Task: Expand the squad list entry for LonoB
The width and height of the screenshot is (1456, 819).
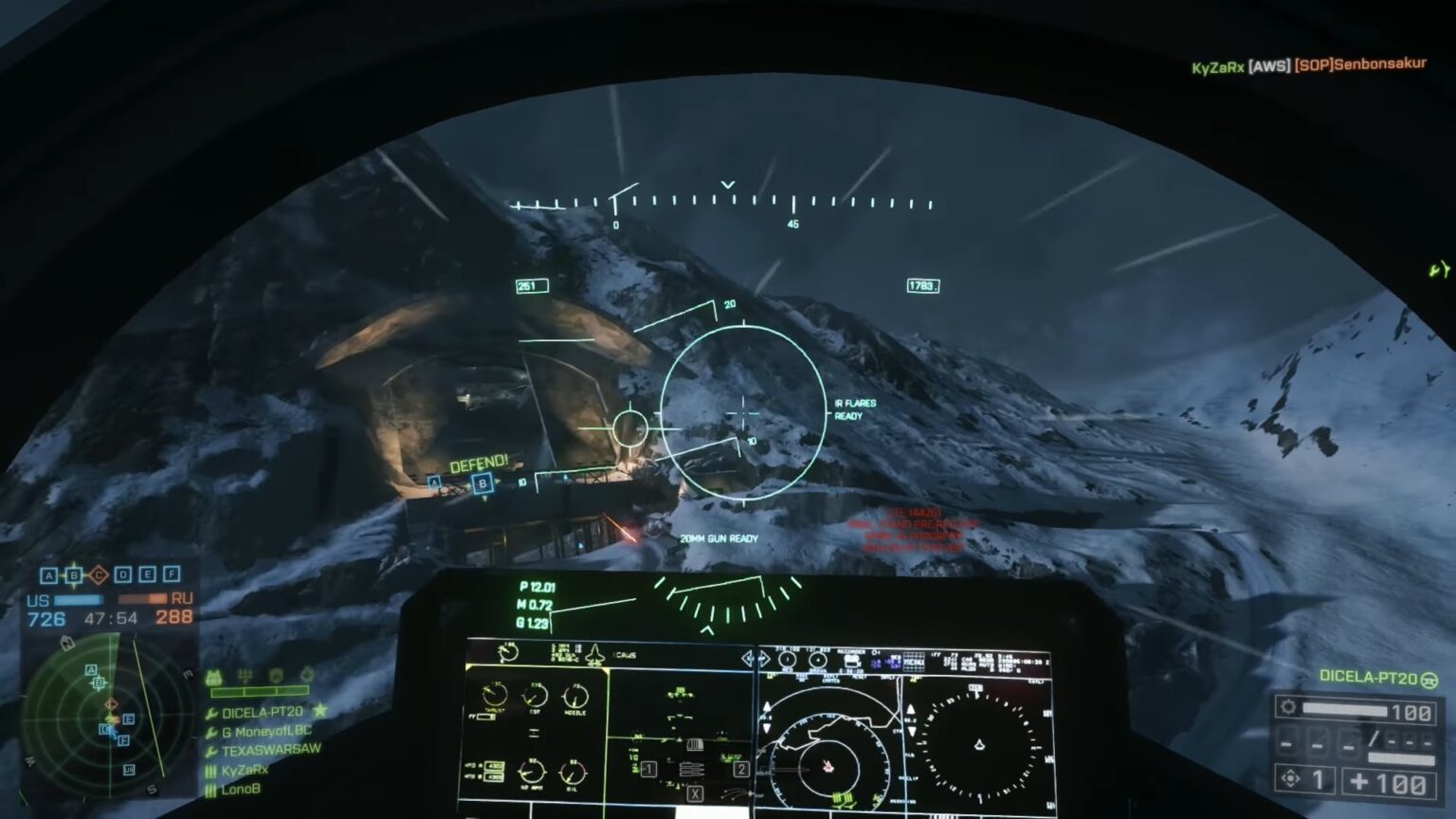Action: coord(240,789)
